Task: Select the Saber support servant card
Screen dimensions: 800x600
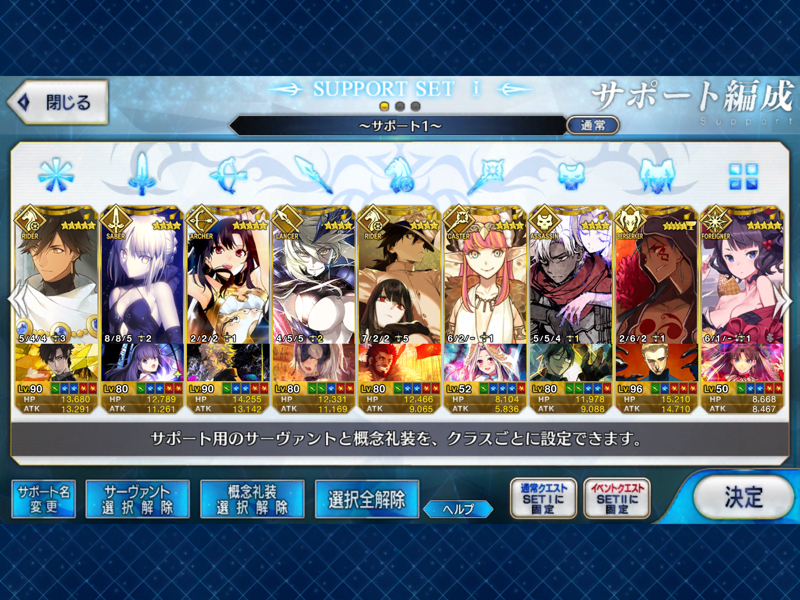Action: pyautogui.click(x=142, y=275)
